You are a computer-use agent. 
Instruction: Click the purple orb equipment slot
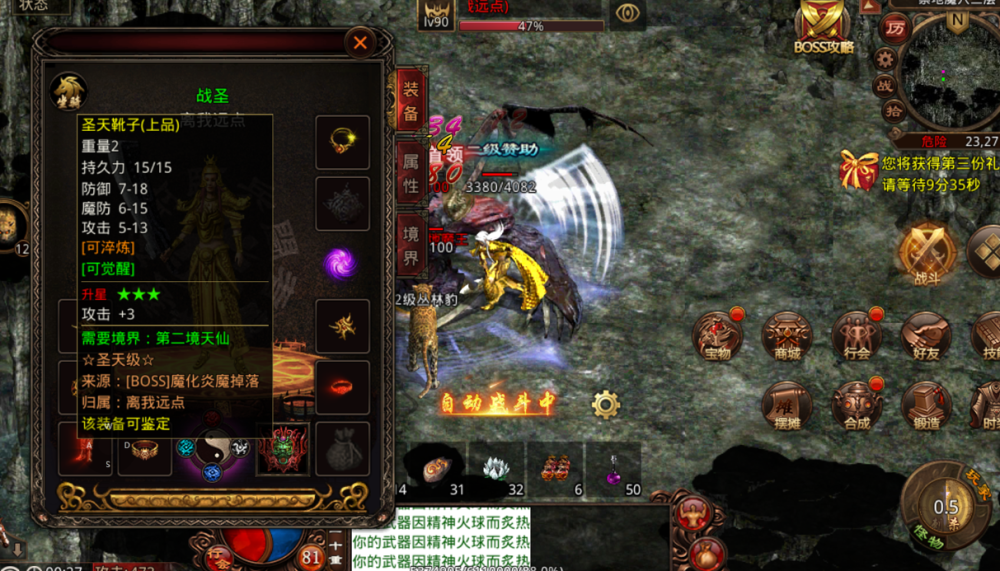pos(340,264)
